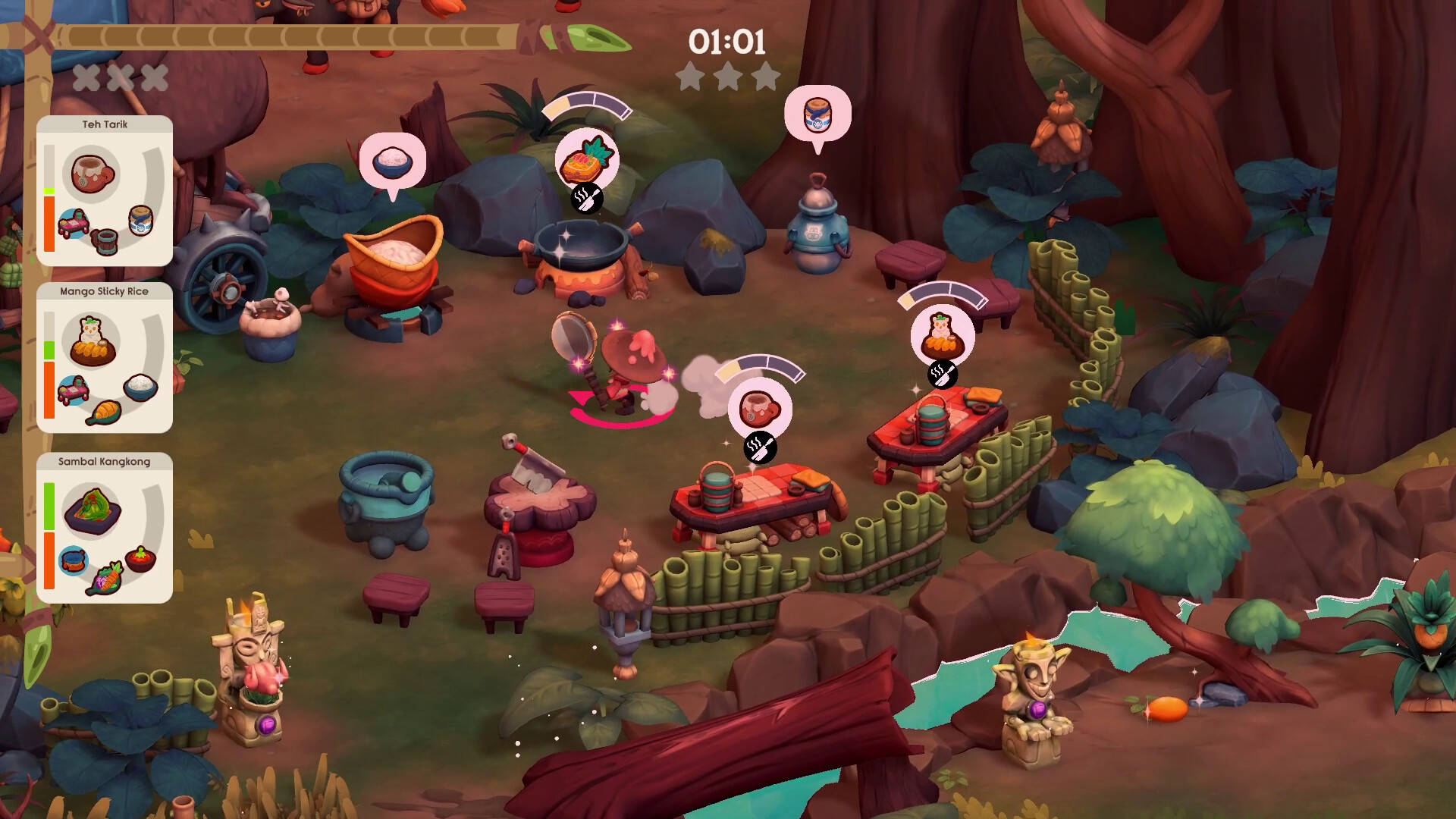This screenshot has height=819, width=1456.
Task: Click the Sambal Kangkong plated dish icon
Action: click(x=91, y=510)
